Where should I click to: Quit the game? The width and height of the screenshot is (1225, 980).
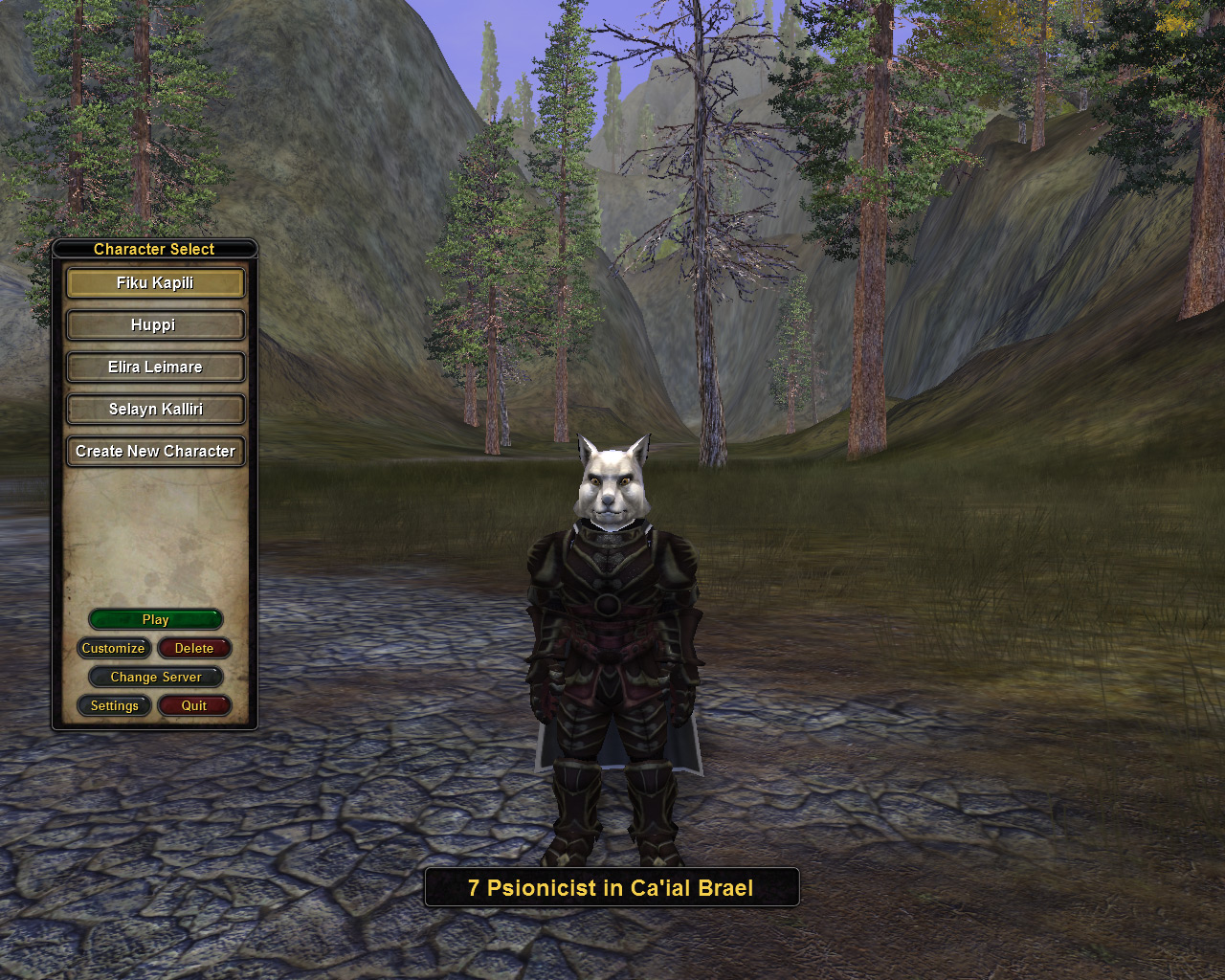194,706
